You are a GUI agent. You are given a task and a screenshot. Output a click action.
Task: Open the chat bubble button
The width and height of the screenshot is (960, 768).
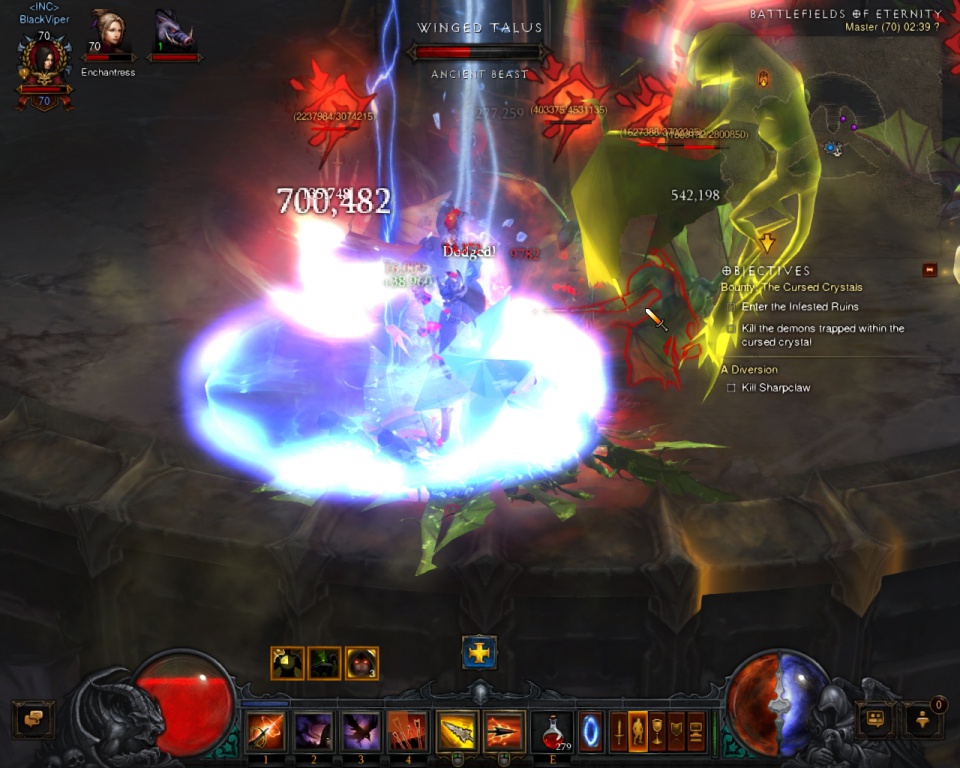[x=33, y=719]
